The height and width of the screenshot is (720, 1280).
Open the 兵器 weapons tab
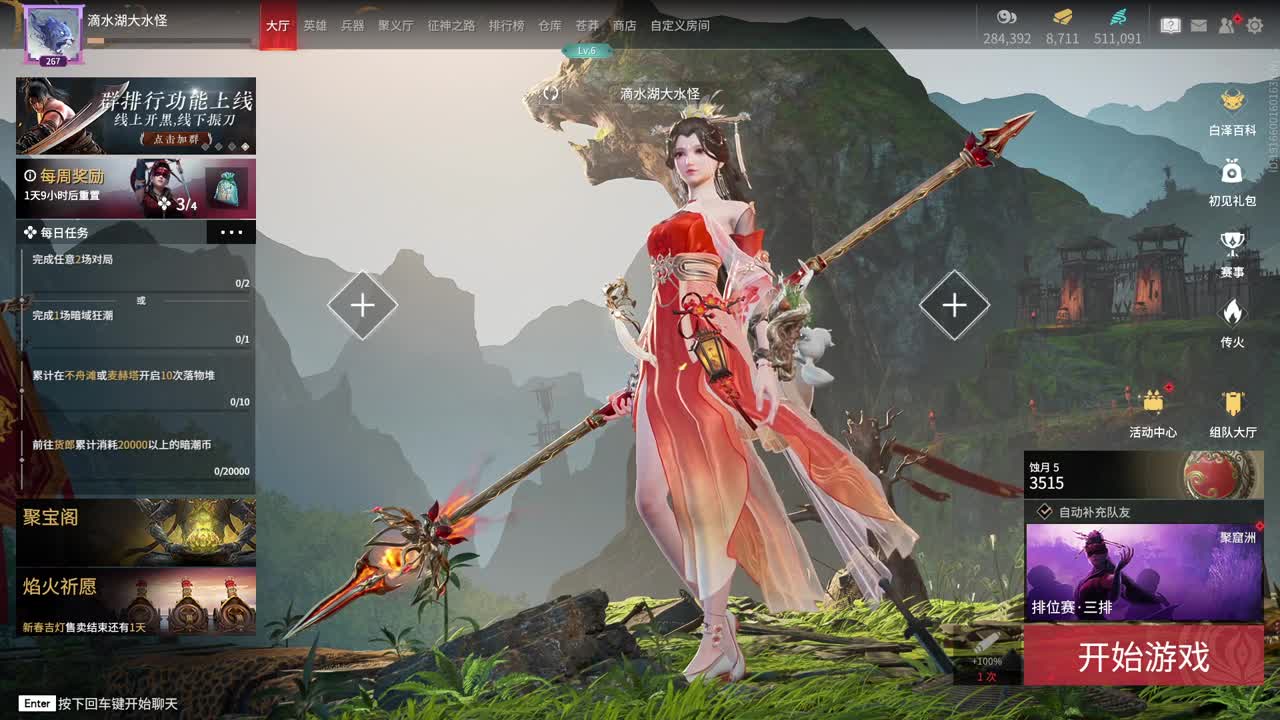tap(352, 25)
